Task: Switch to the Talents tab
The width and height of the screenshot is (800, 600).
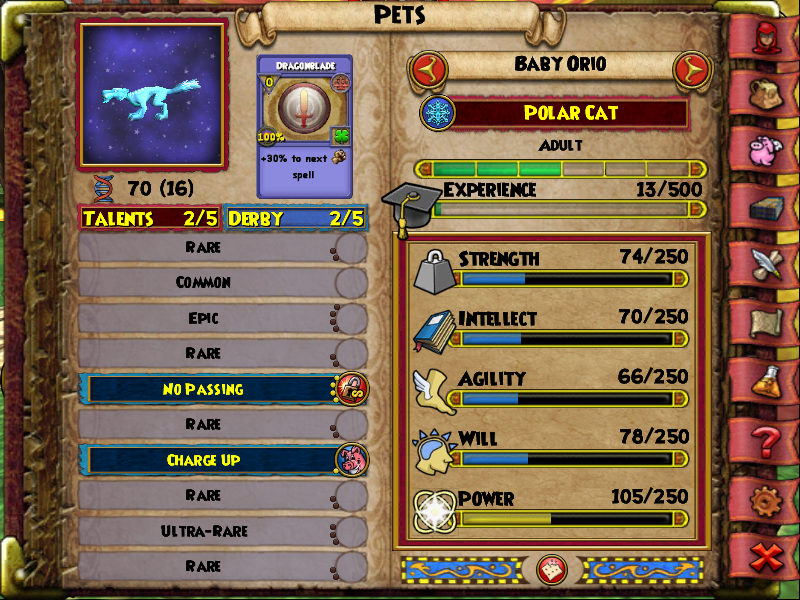Action: pyautogui.click(x=150, y=218)
